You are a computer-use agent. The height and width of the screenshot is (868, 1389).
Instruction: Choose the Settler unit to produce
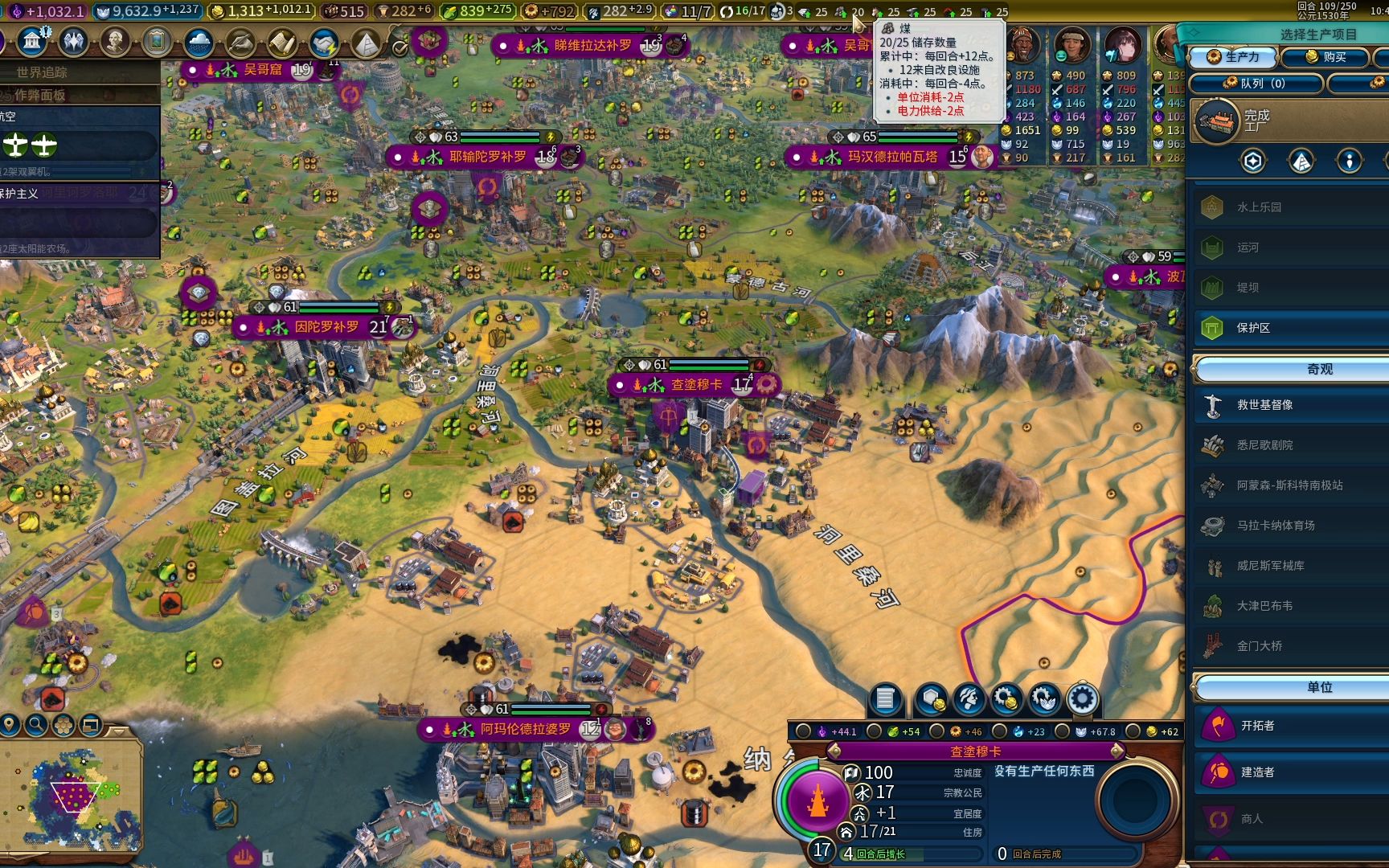1258,726
